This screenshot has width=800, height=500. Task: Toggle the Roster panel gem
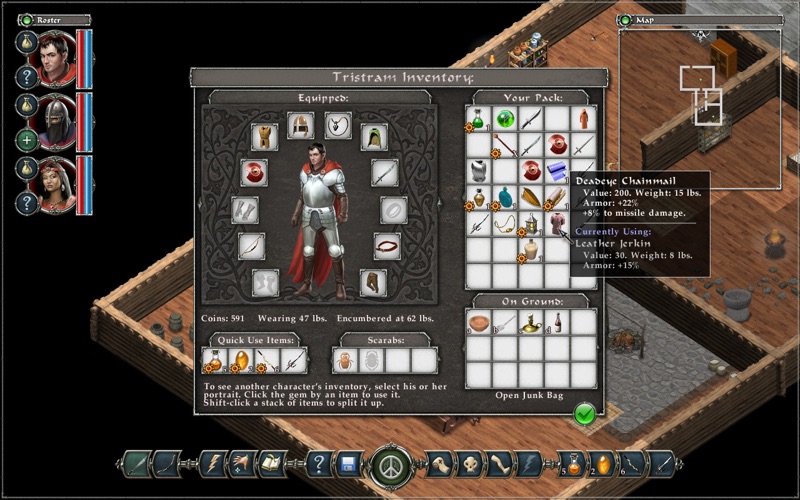pyautogui.click(x=27, y=19)
